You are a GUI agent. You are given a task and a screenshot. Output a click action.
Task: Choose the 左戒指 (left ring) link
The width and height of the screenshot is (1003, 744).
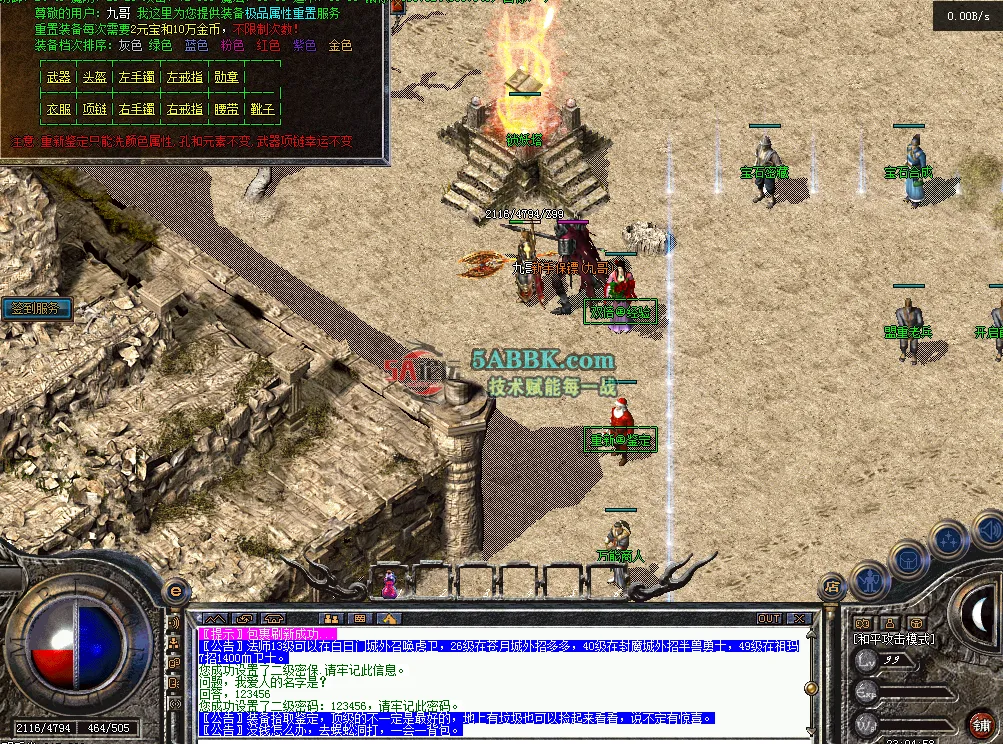[184, 77]
